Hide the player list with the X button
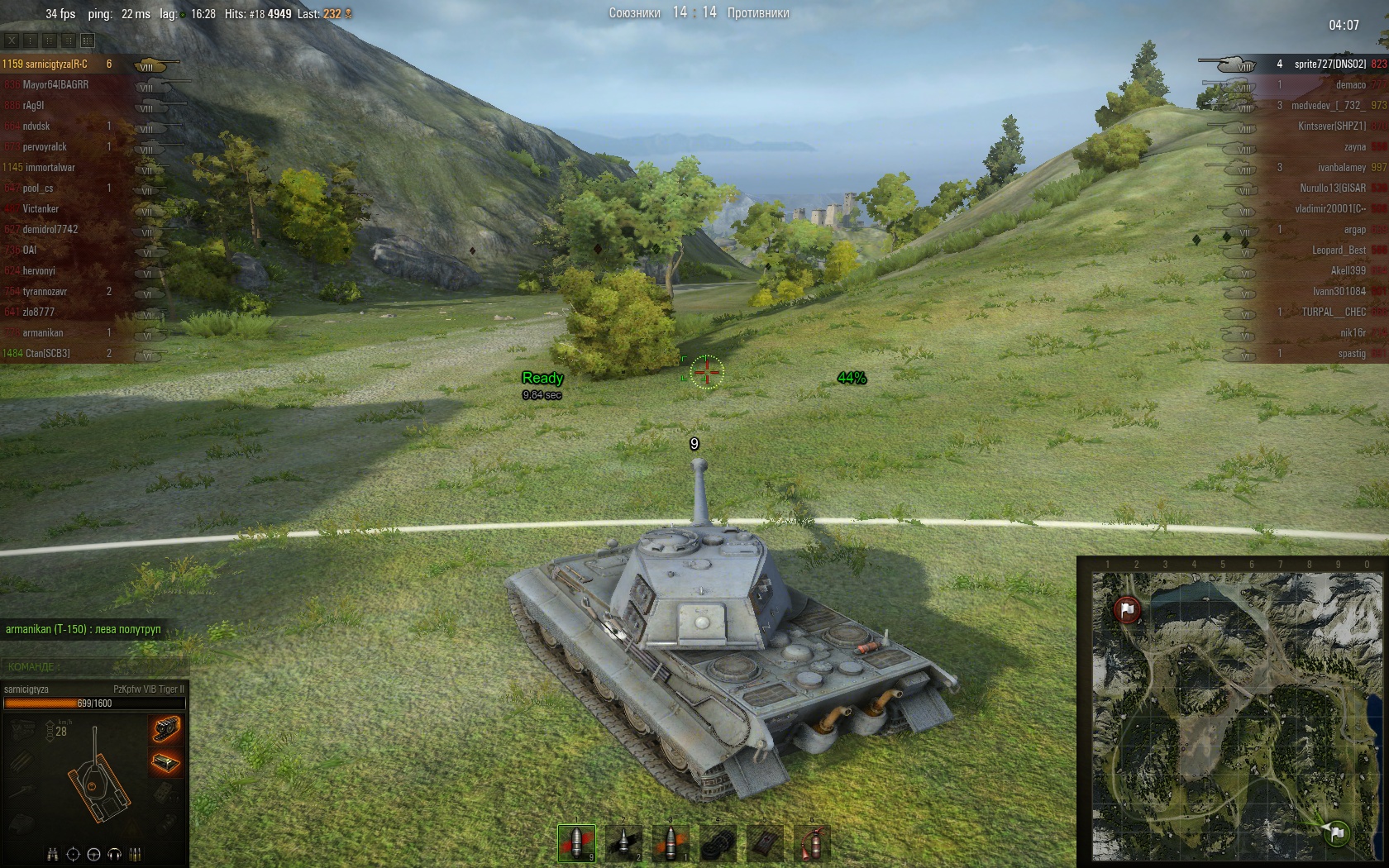The width and height of the screenshot is (1389, 868). [12, 40]
